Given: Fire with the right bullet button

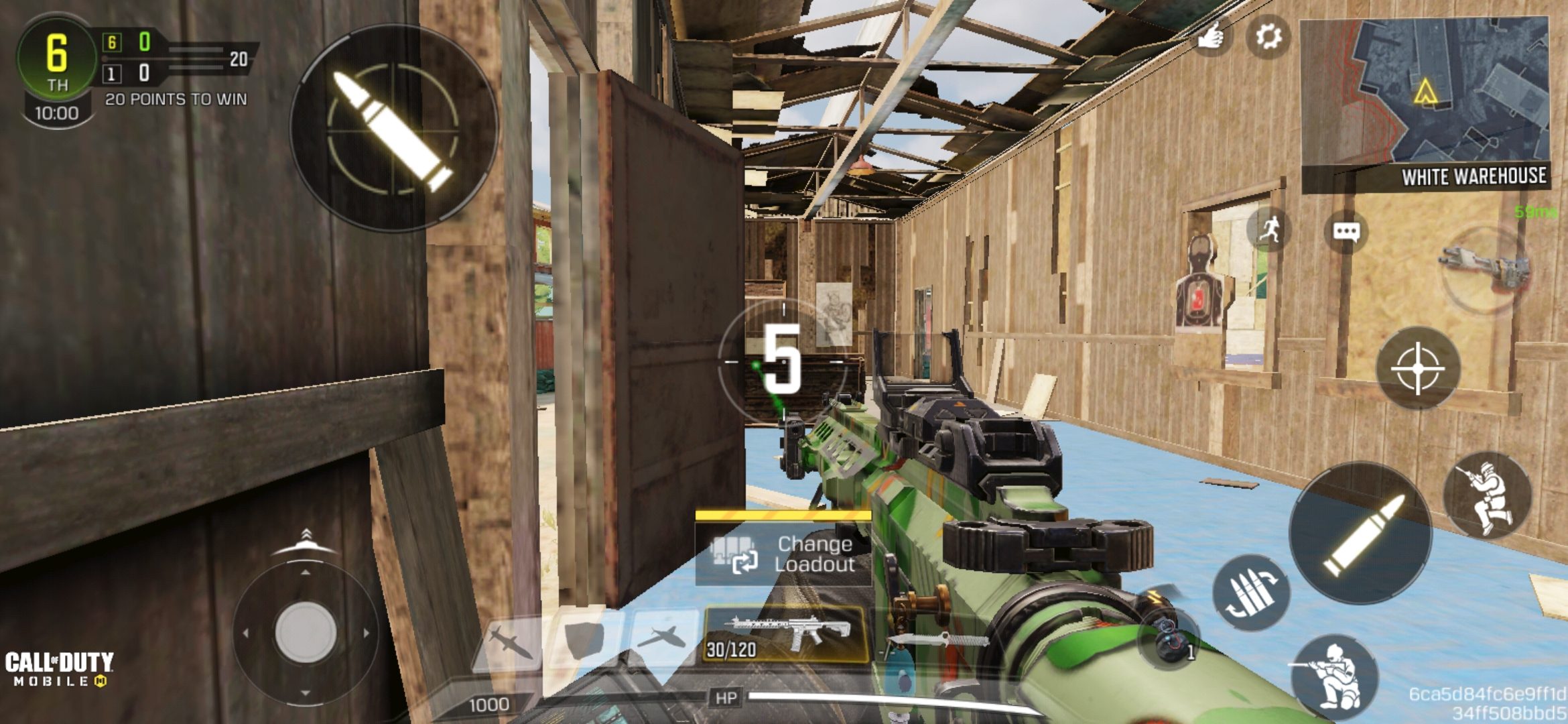Looking at the screenshot, I should 1360,534.
